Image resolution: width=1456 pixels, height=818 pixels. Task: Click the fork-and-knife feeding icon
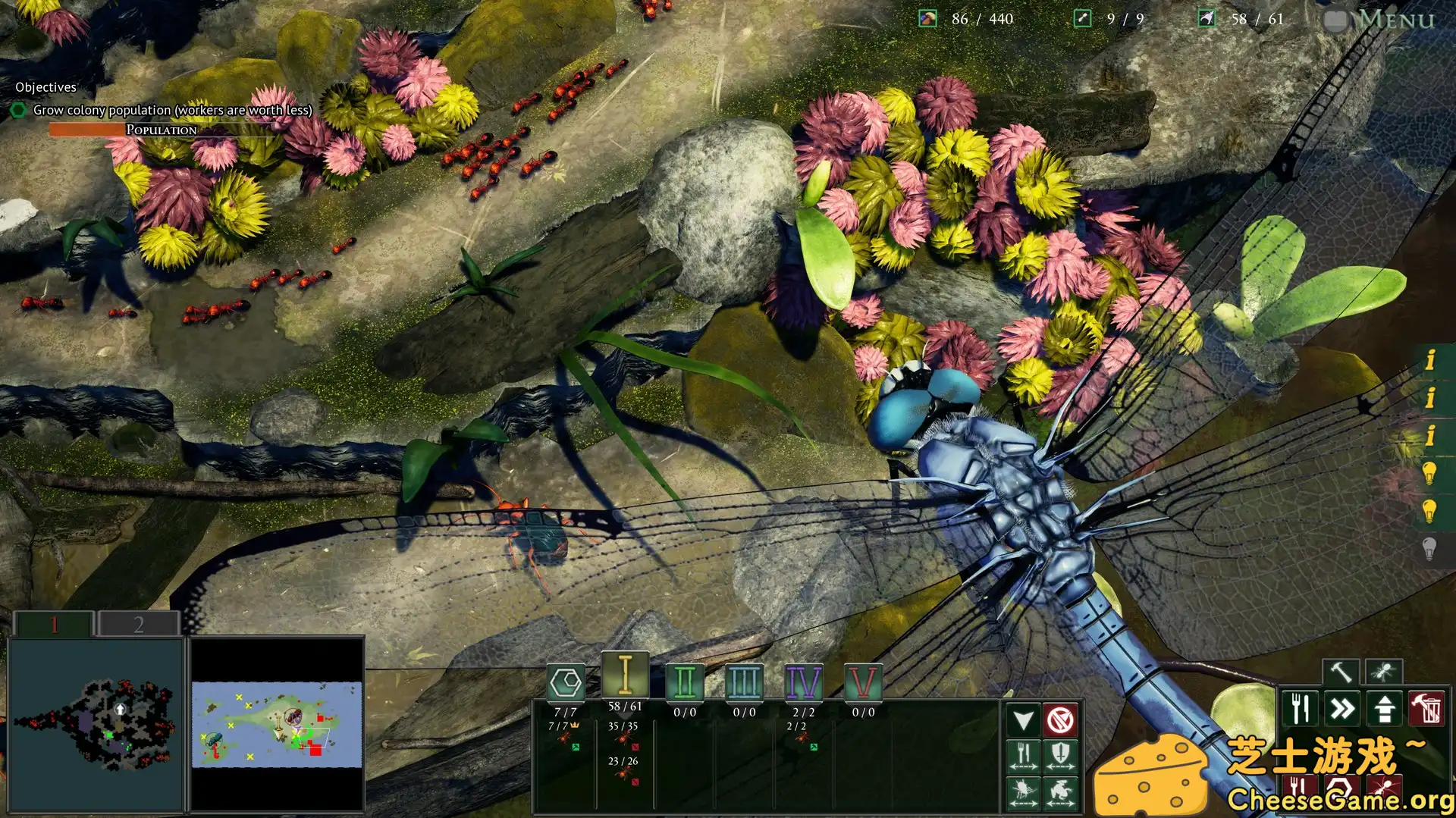coord(1299,707)
